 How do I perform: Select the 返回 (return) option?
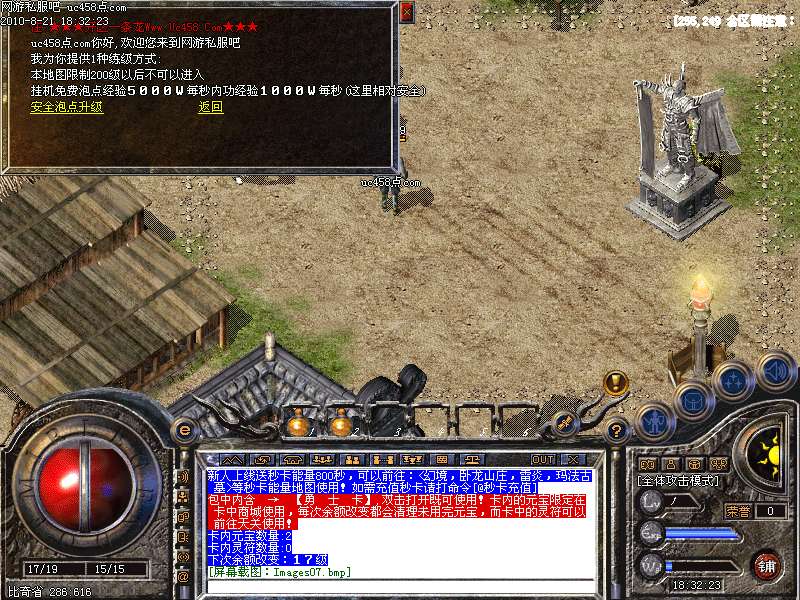coord(210,107)
